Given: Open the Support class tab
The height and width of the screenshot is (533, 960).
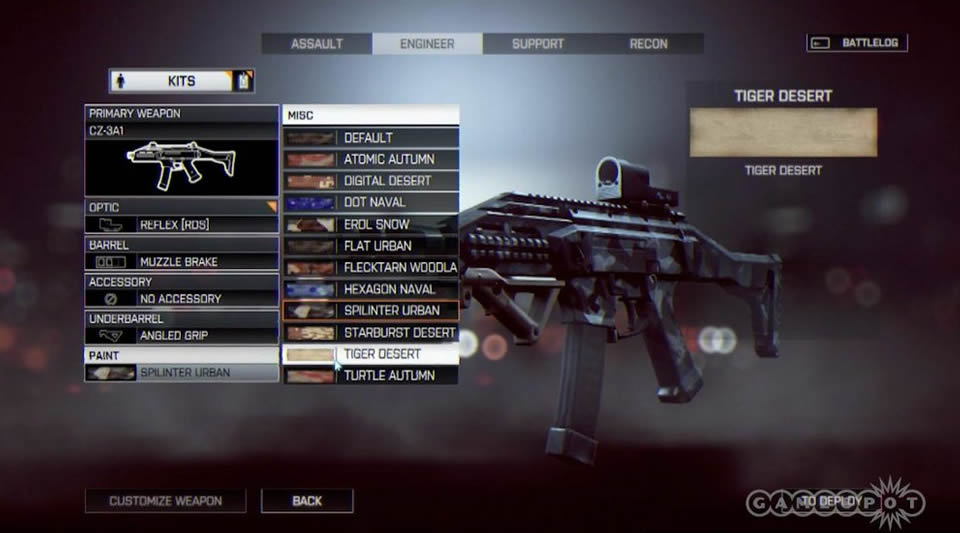Looking at the screenshot, I should (538, 44).
